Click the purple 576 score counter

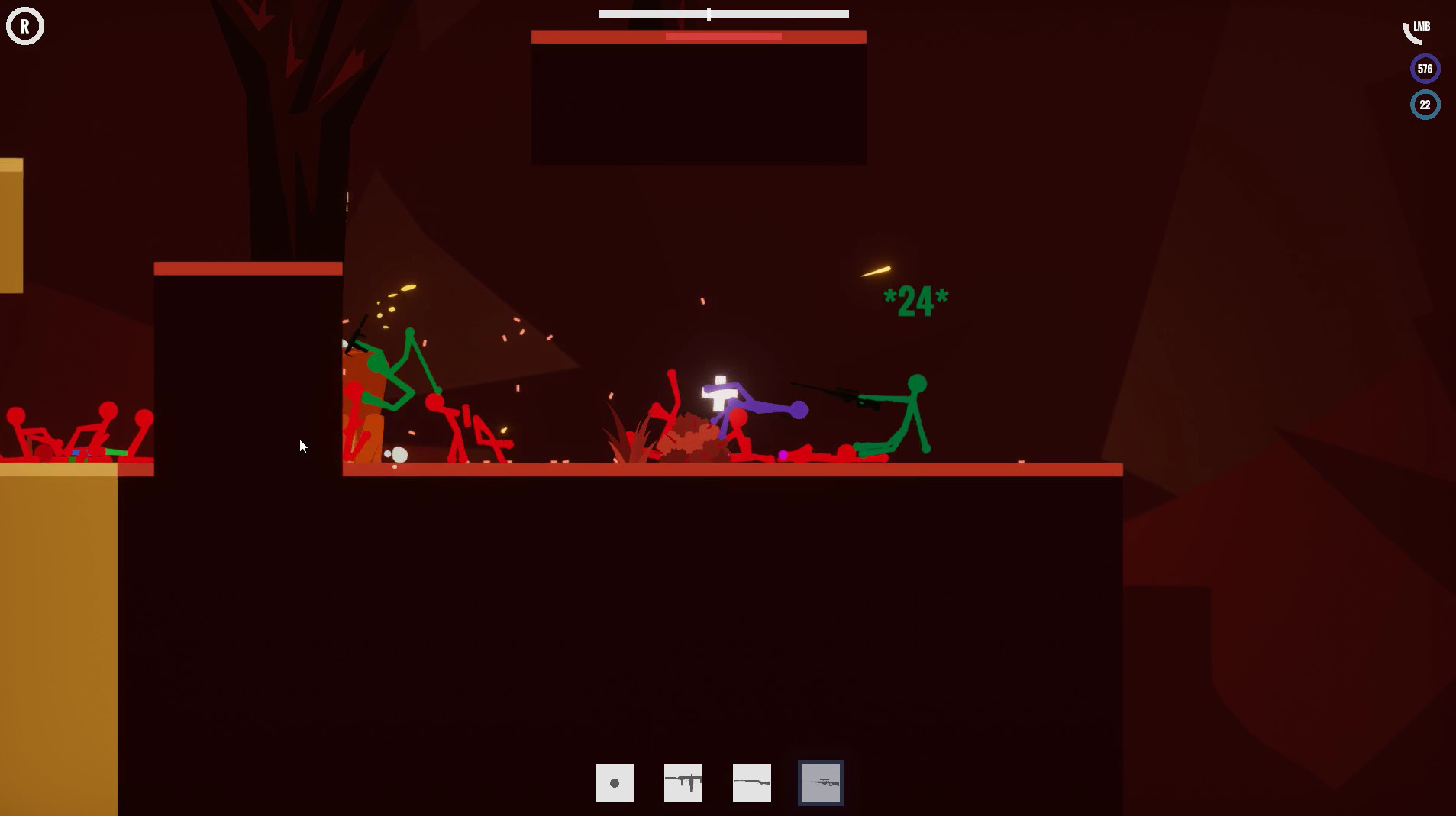click(x=1425, y=68)
